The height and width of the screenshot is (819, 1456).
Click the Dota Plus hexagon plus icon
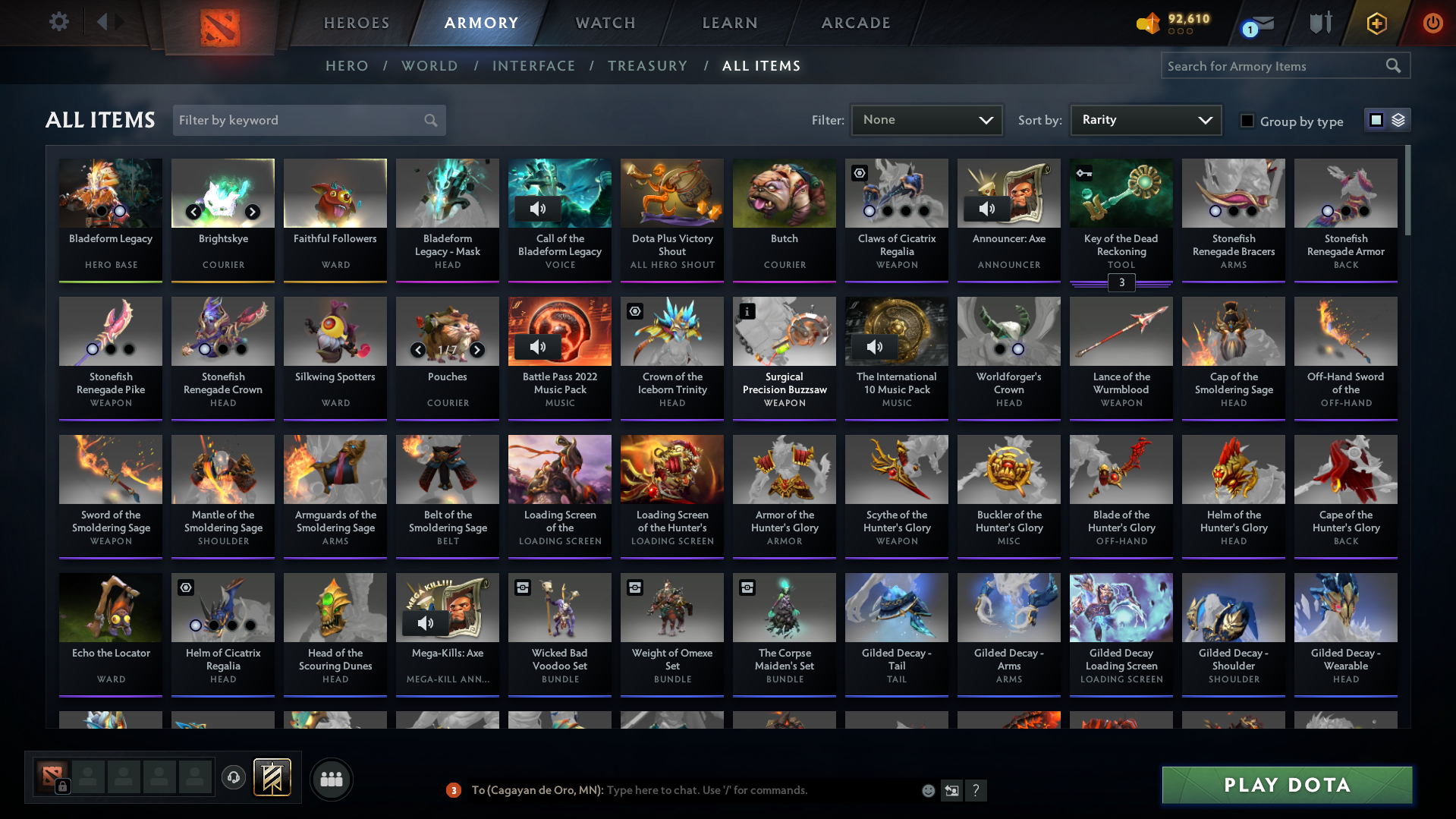[x=1376, y=24]
